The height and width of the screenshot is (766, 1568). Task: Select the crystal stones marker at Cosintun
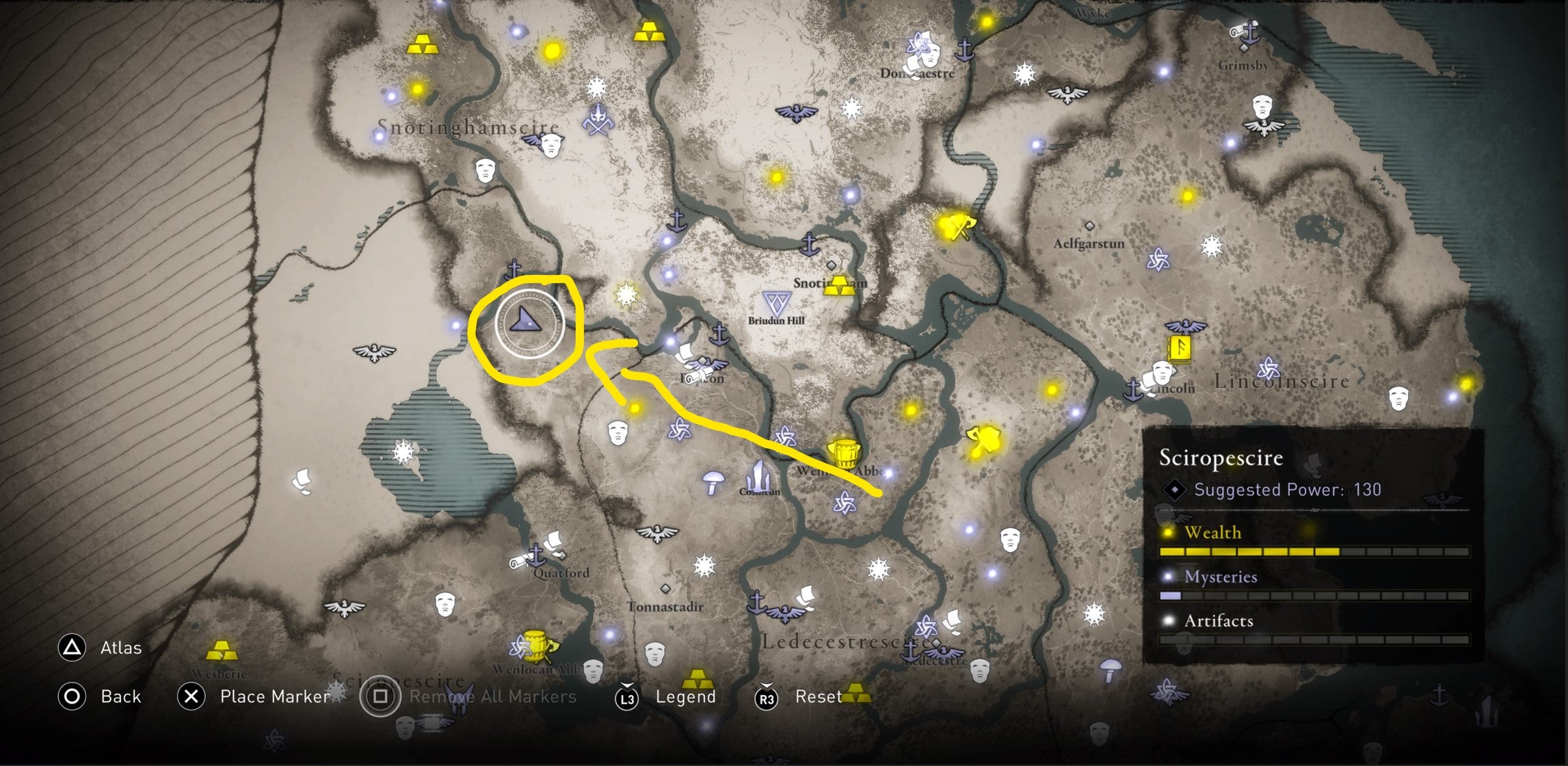pyautogui.click(x=758, y=475)
